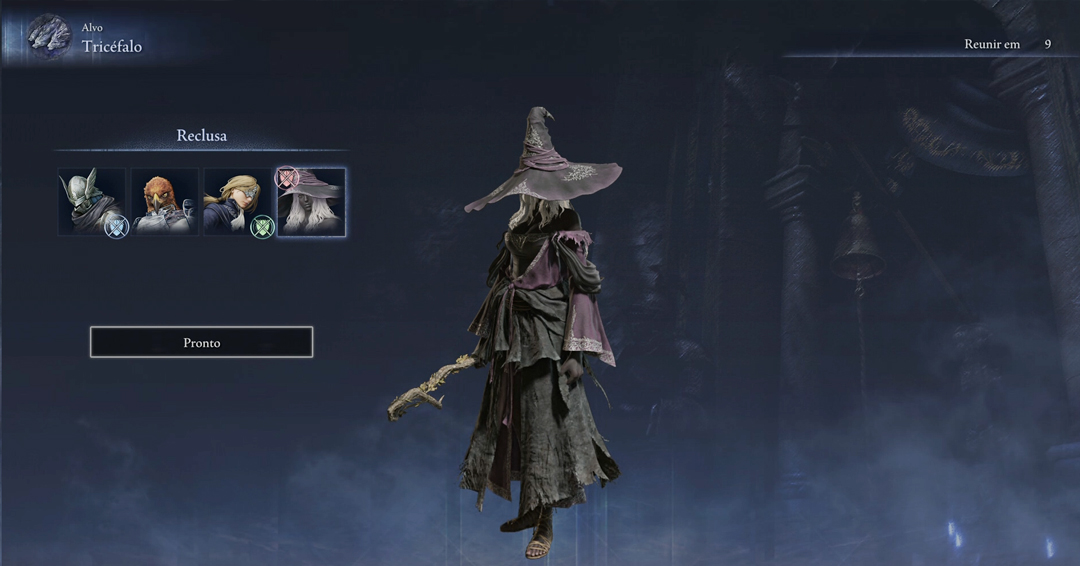Confirm readiness with the Pronto button
This screenshot has height=566, width=1080.
(x=201, y=342)
